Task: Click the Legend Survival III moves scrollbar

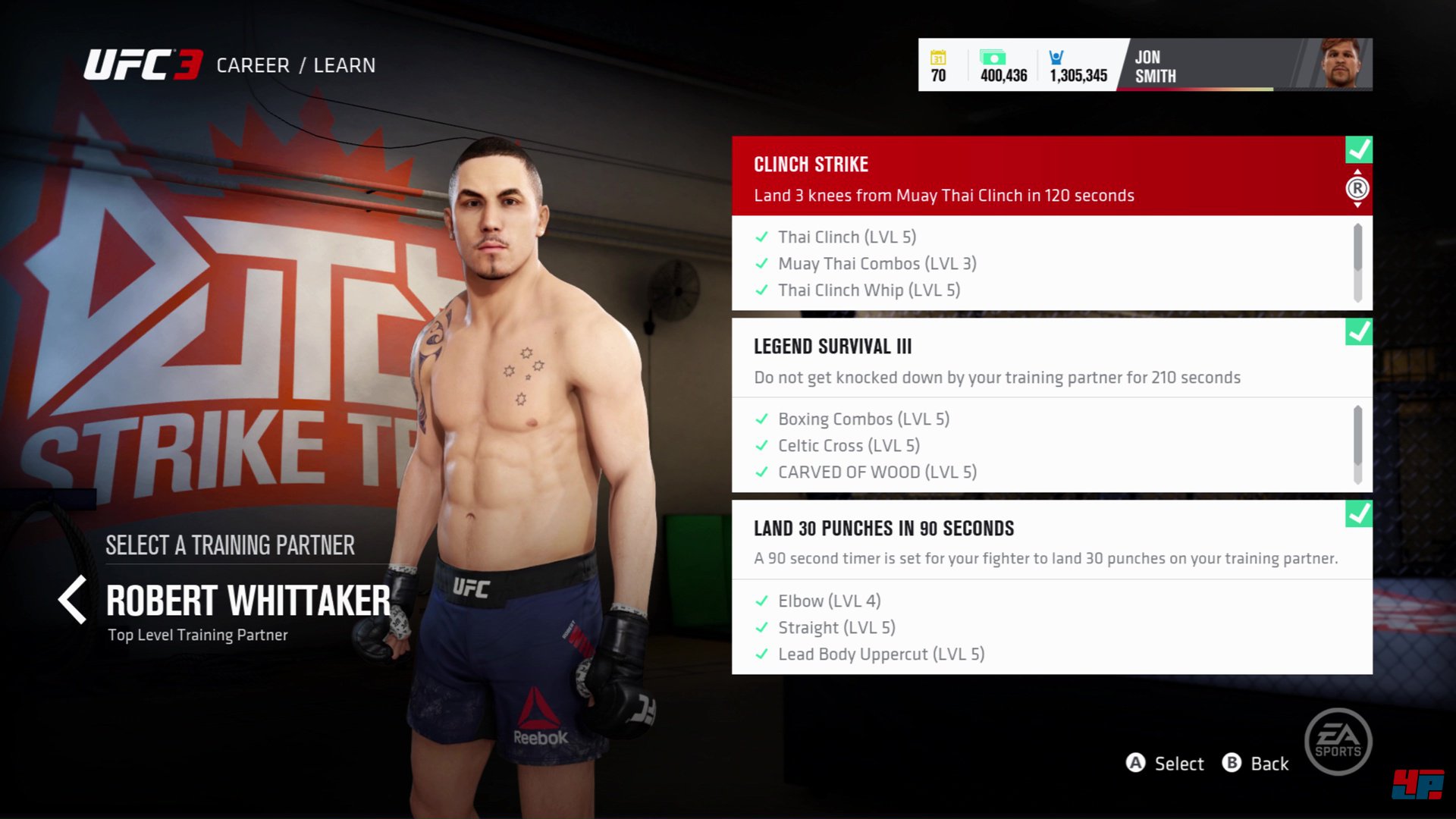Action: pyautogui.click(x=1357, y=444)
